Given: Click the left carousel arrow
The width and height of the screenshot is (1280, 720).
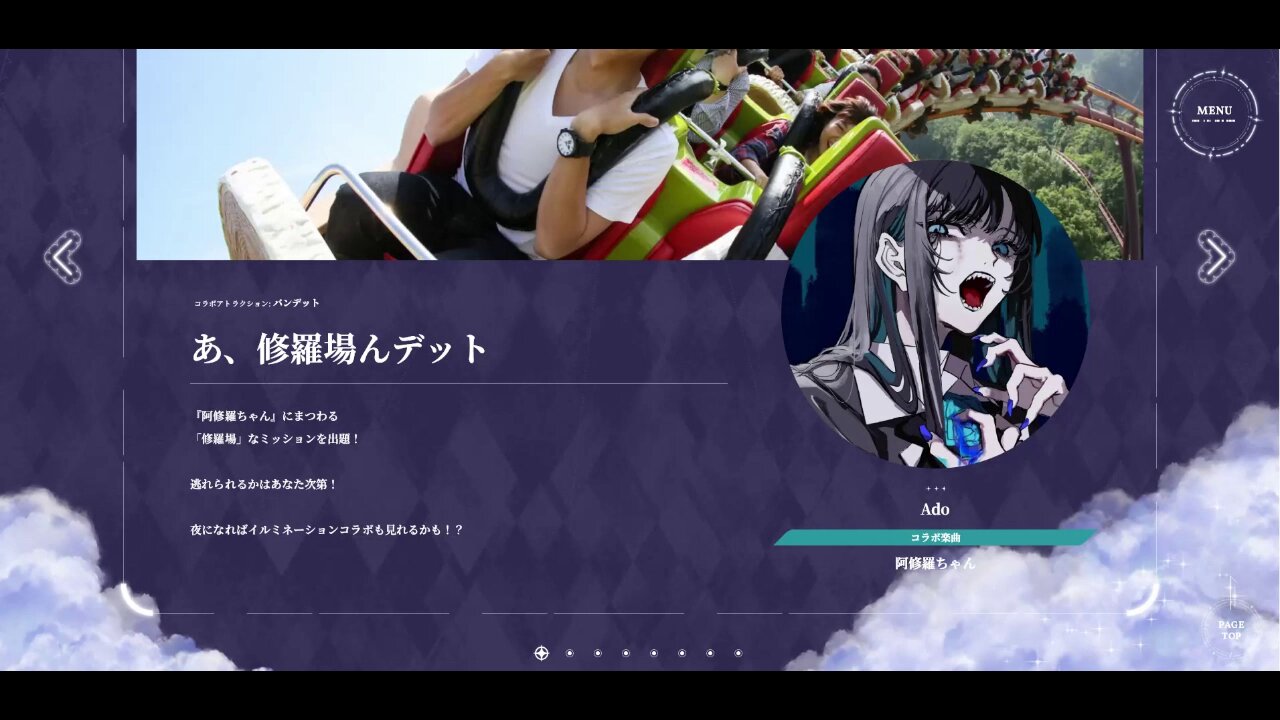Looking at the screenshot, I should tap(65, 257).
